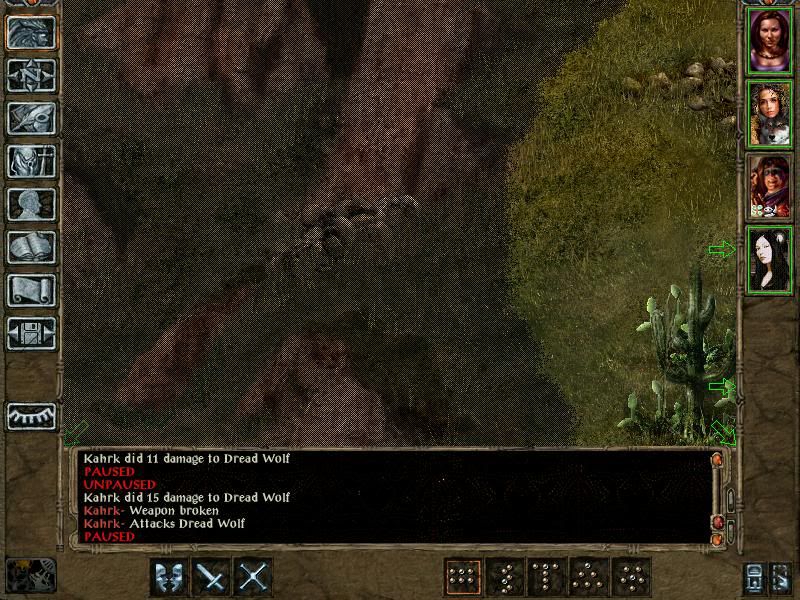Activate the crossed swords attack button
Image resolution: width=800 pixels, height=600 pixels.
click(x=255, y=577)
